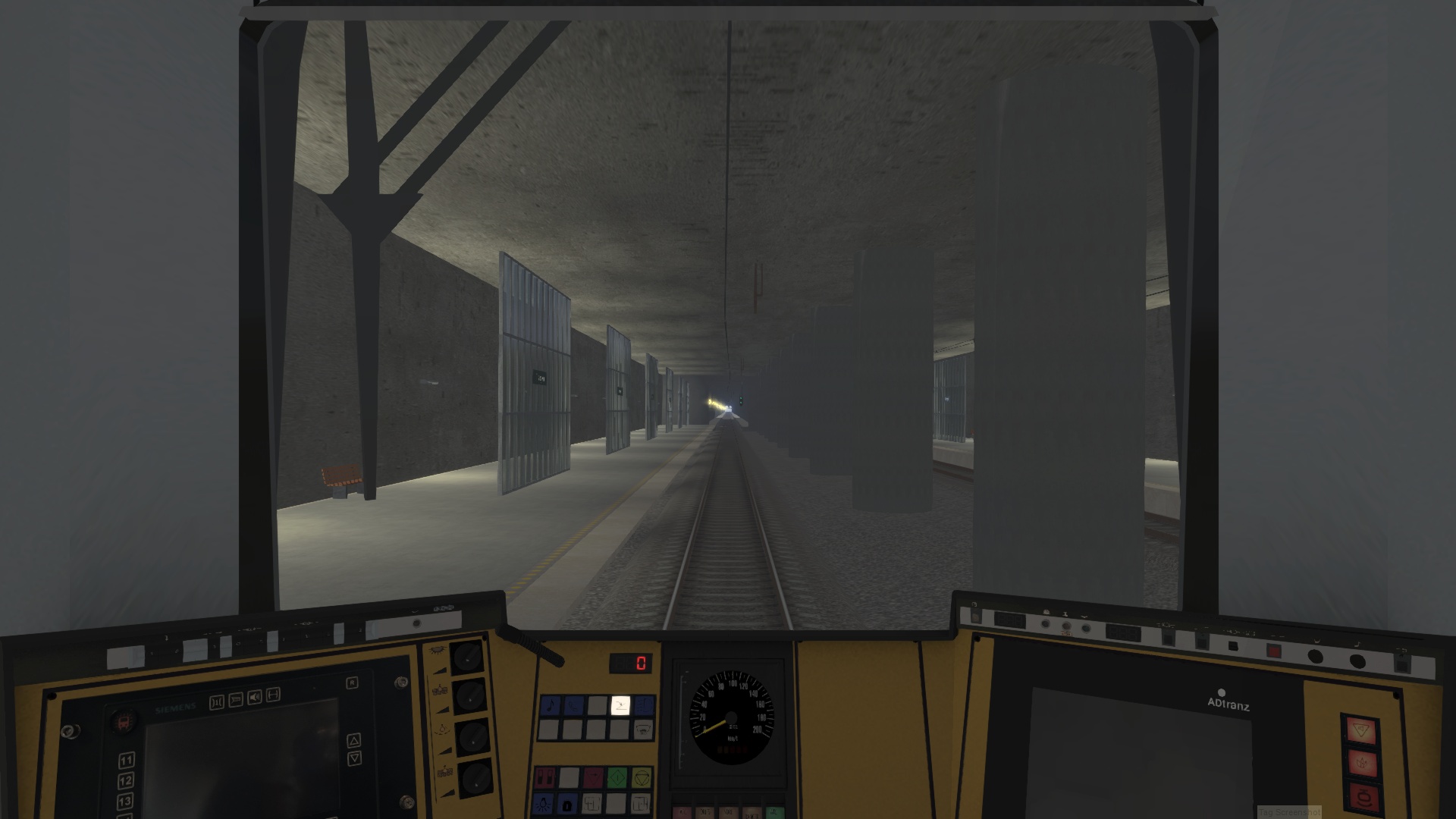The image size is (1456, 819).
Task: Click the down arrow on the Siemens display
Action: (x=353, y=758)
